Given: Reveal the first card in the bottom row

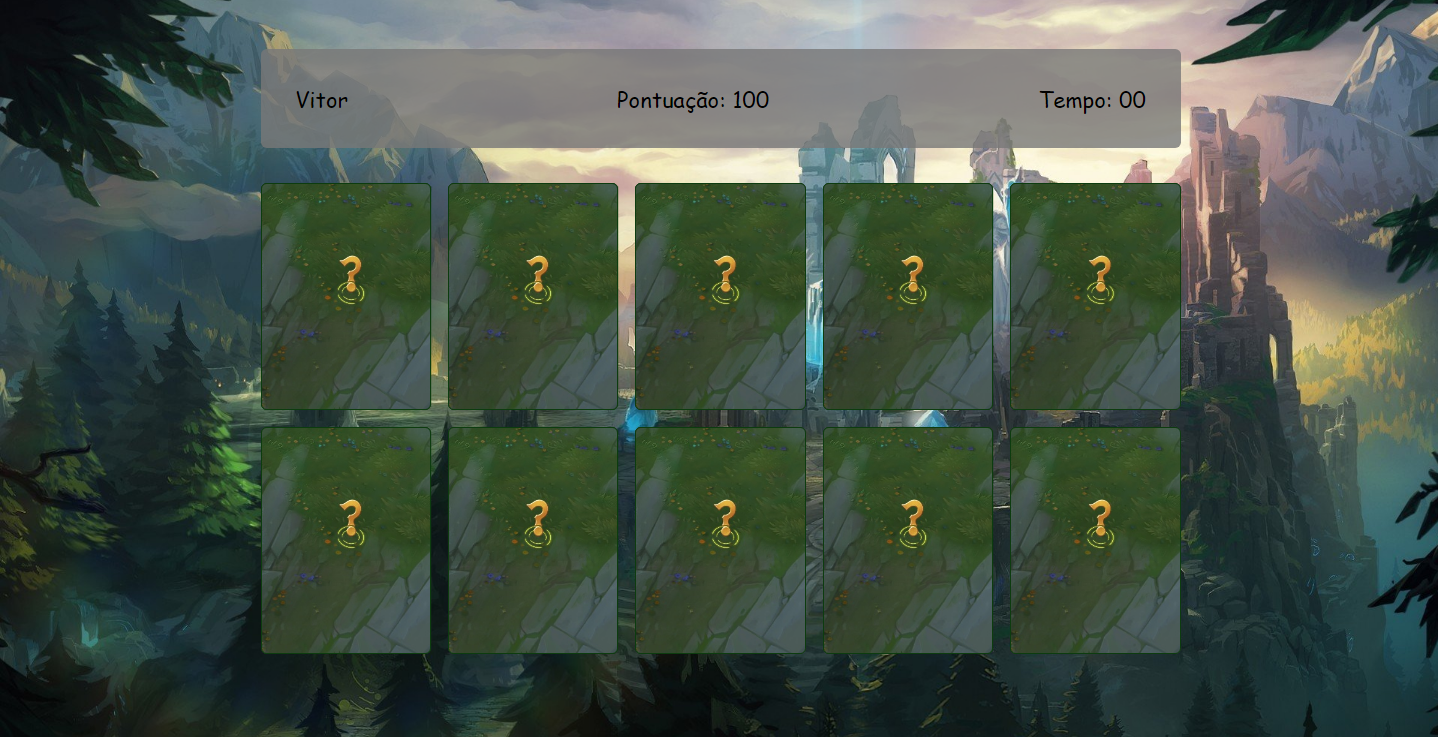Looking at the screenshot, I should [346, 538].
